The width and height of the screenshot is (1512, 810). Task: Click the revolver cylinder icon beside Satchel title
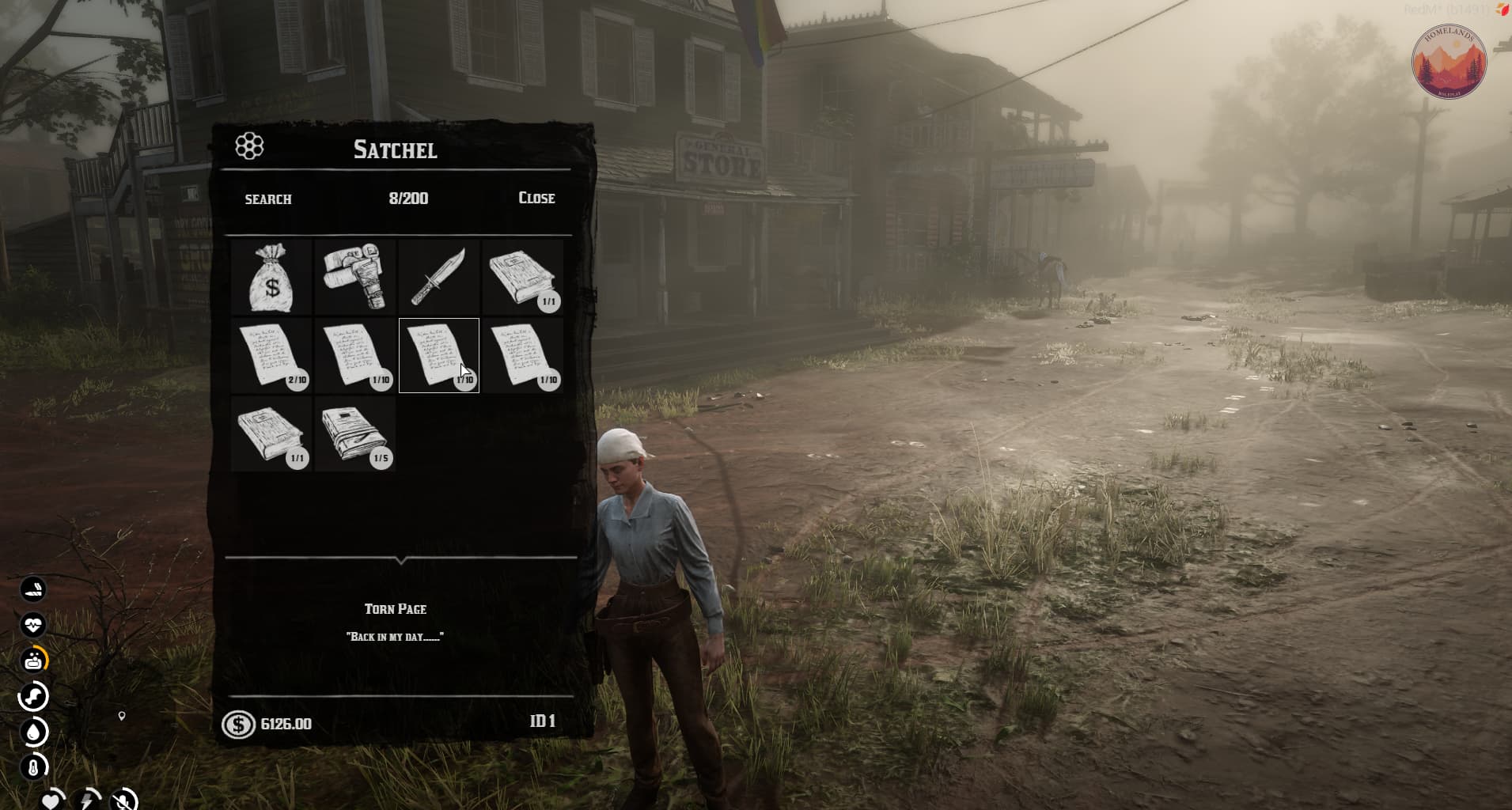[249, 146]
